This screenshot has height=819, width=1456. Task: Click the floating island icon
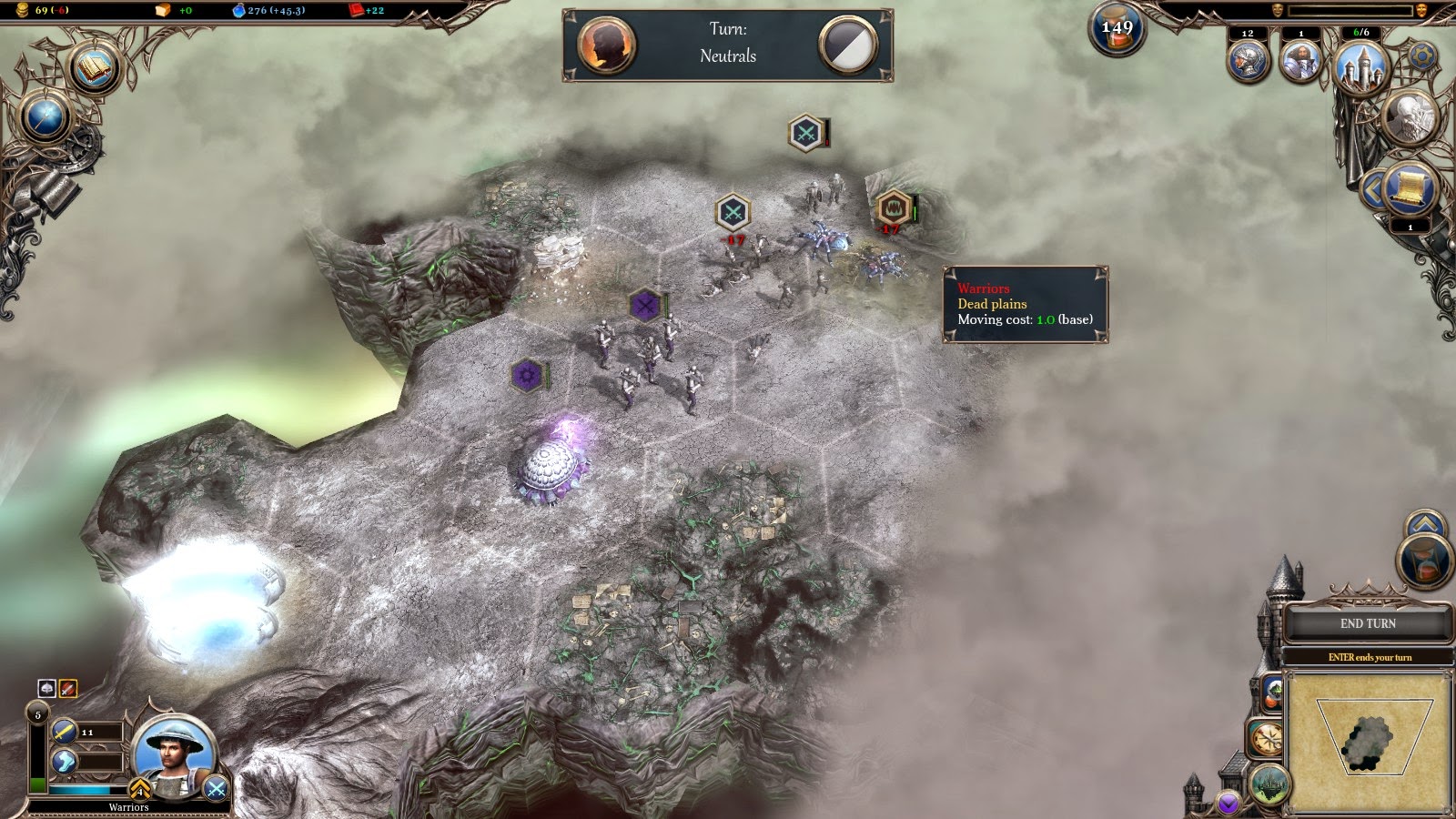[1269, 784]
